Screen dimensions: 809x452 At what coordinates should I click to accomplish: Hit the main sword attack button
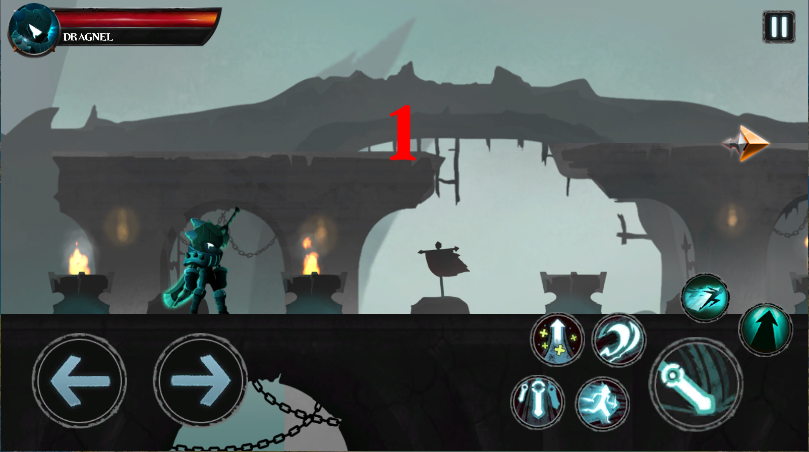[696, 383]
